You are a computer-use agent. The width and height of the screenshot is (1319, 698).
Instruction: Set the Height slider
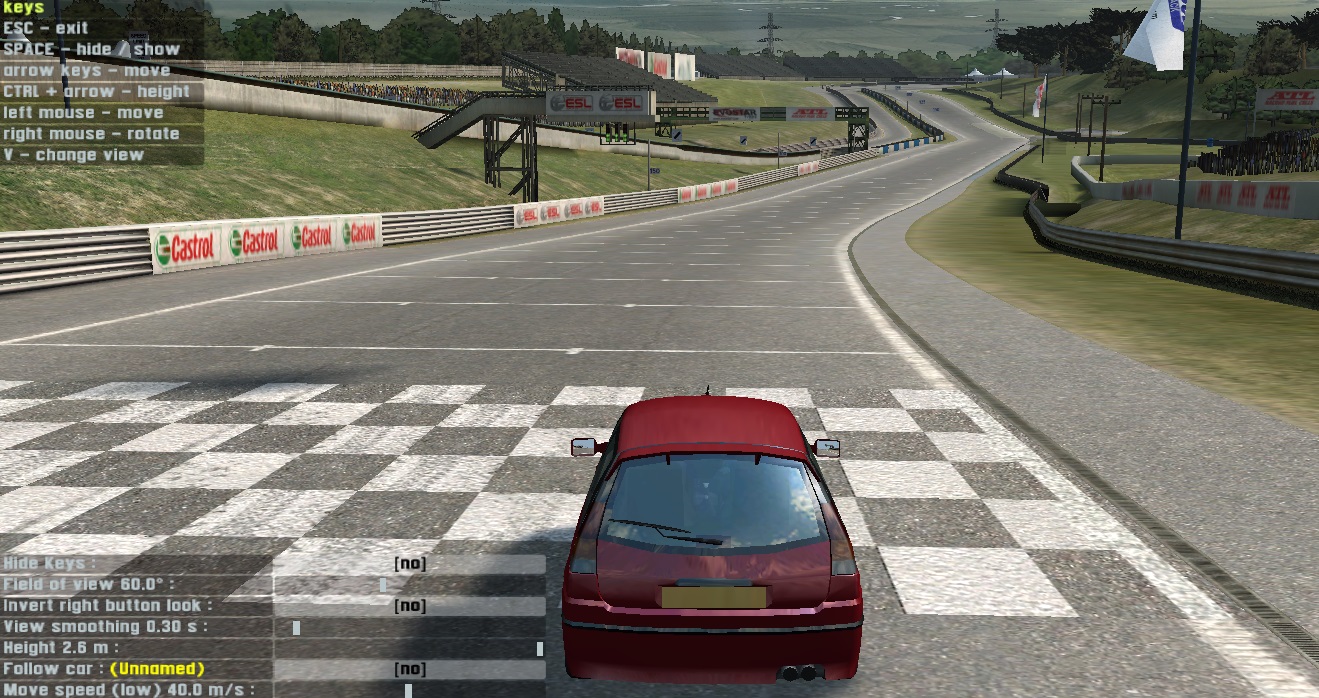[x=540, y=649]
